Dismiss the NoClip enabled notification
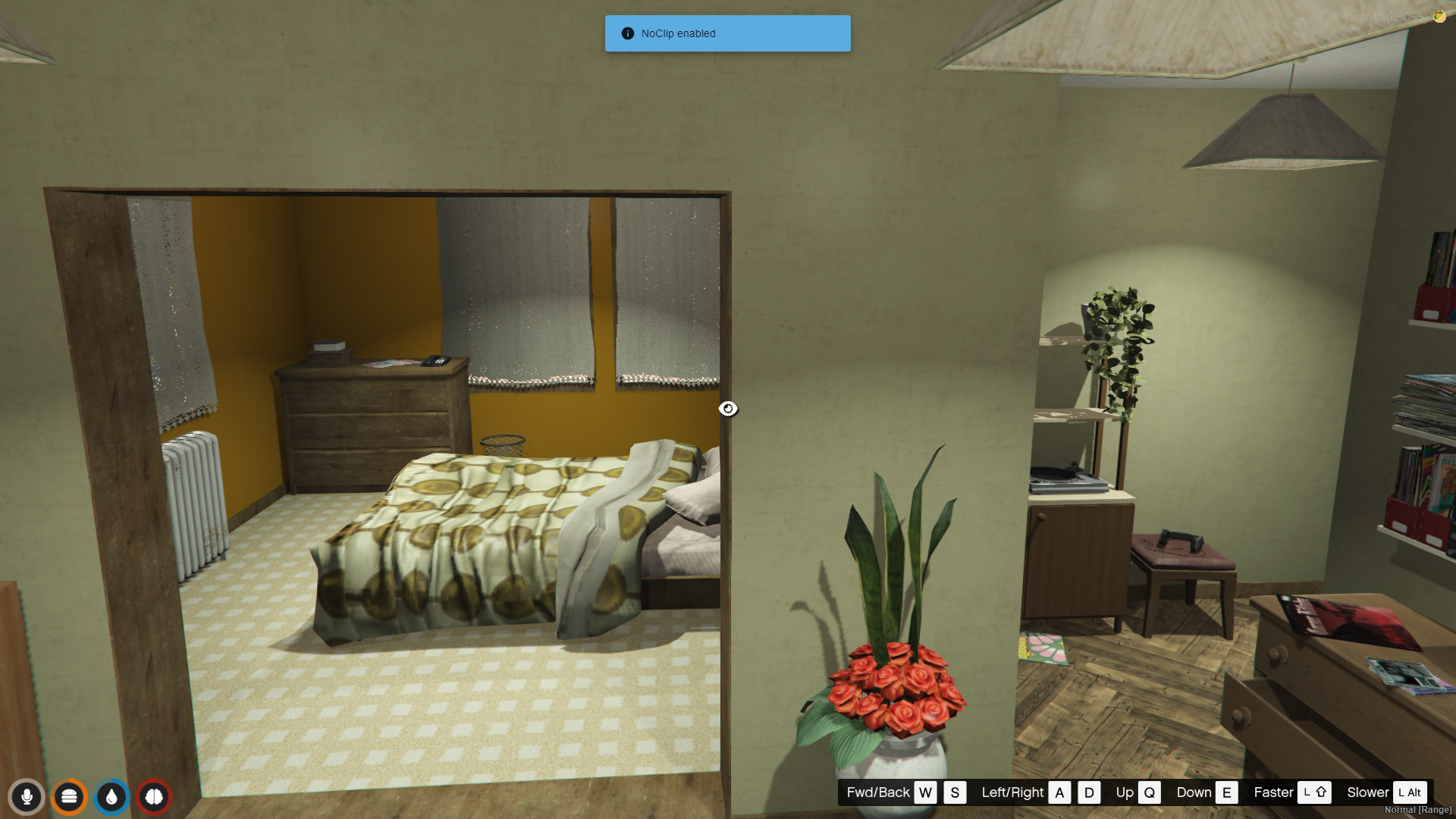This screenshot has width=1456, height=819. click(727, 33)
